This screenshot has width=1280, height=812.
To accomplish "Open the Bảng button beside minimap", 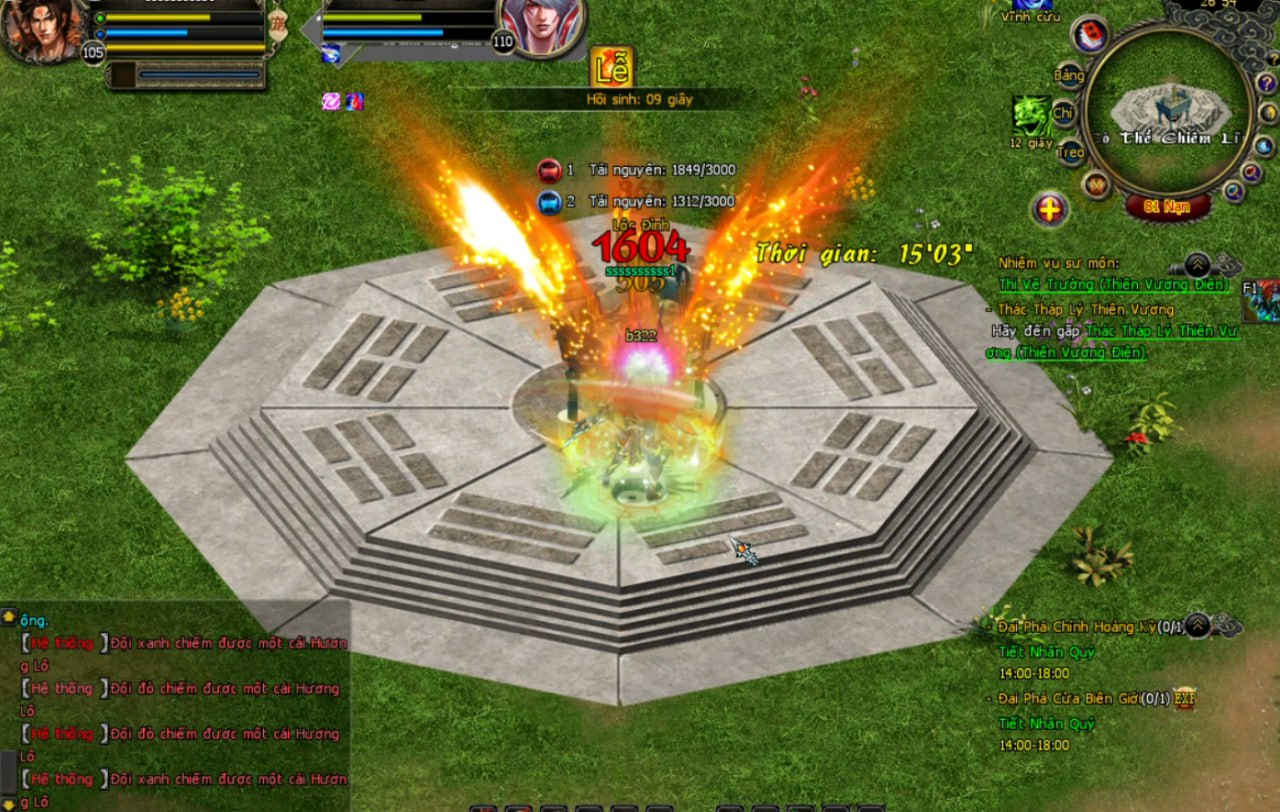I will point(1069,76).
